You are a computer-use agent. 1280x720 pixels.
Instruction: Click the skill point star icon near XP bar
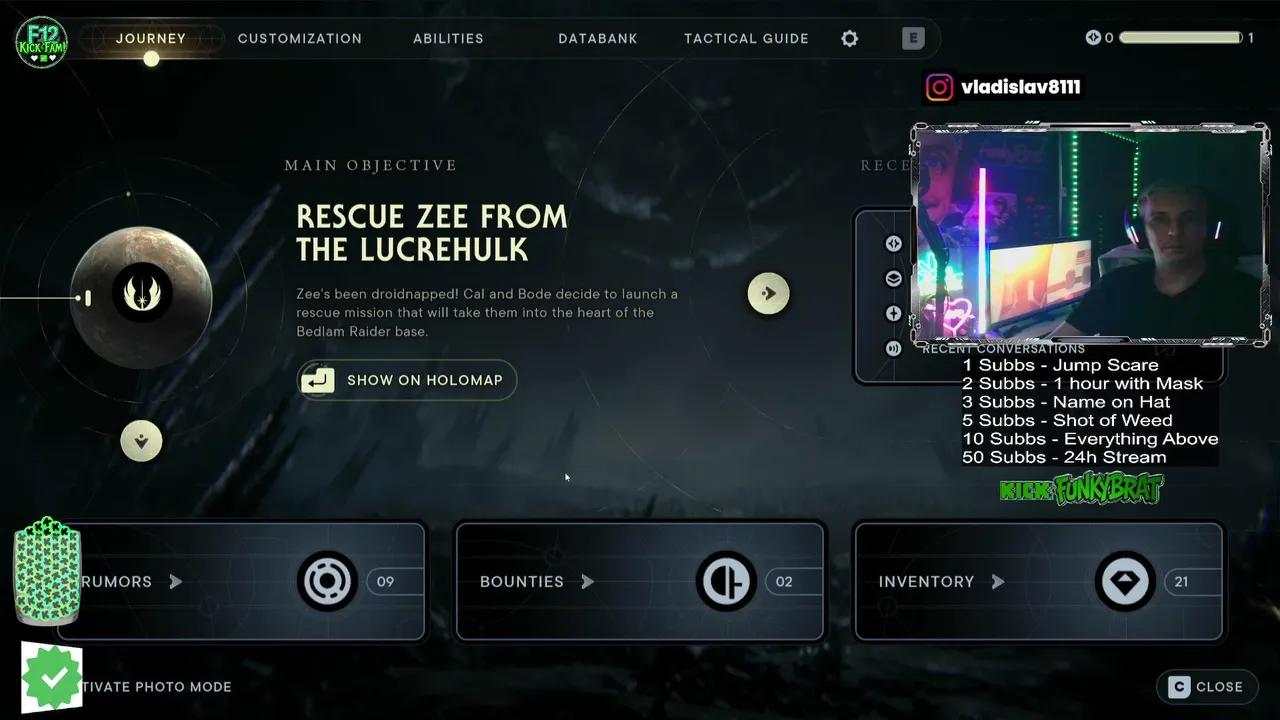pyautogui.click(x=1093, y=37)
